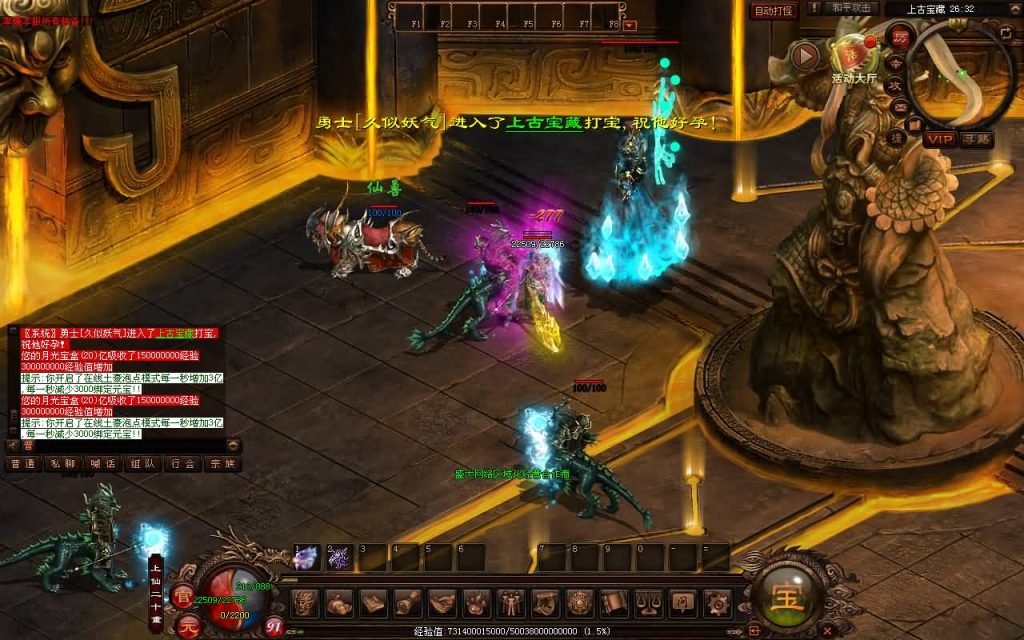Select the 宗族 clan chat tab

pos(222,464)
